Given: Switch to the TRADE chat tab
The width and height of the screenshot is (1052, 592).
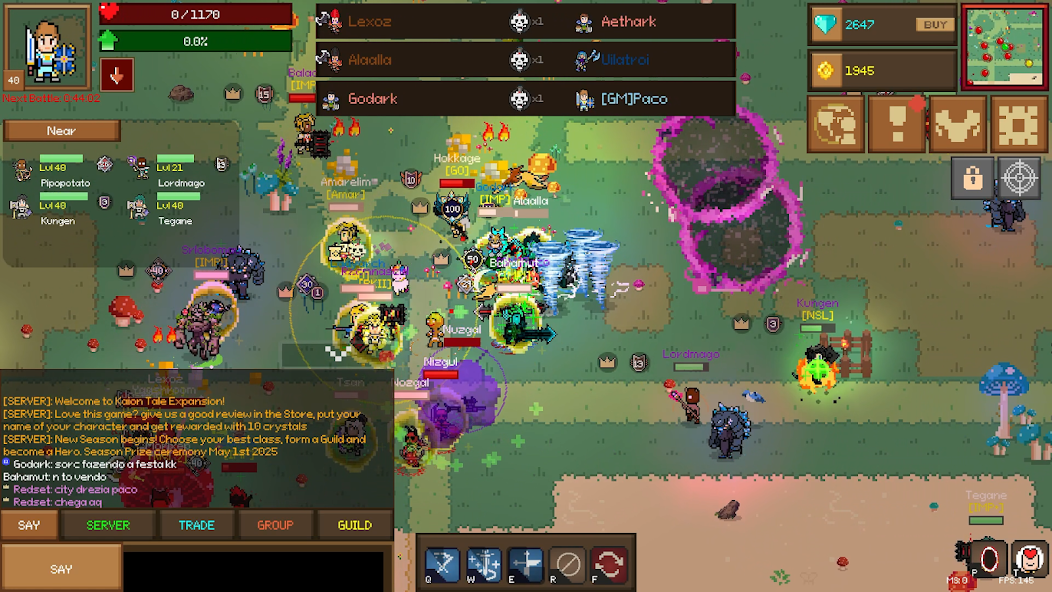Looking at the screenshot, I should (x=196, y=525).
